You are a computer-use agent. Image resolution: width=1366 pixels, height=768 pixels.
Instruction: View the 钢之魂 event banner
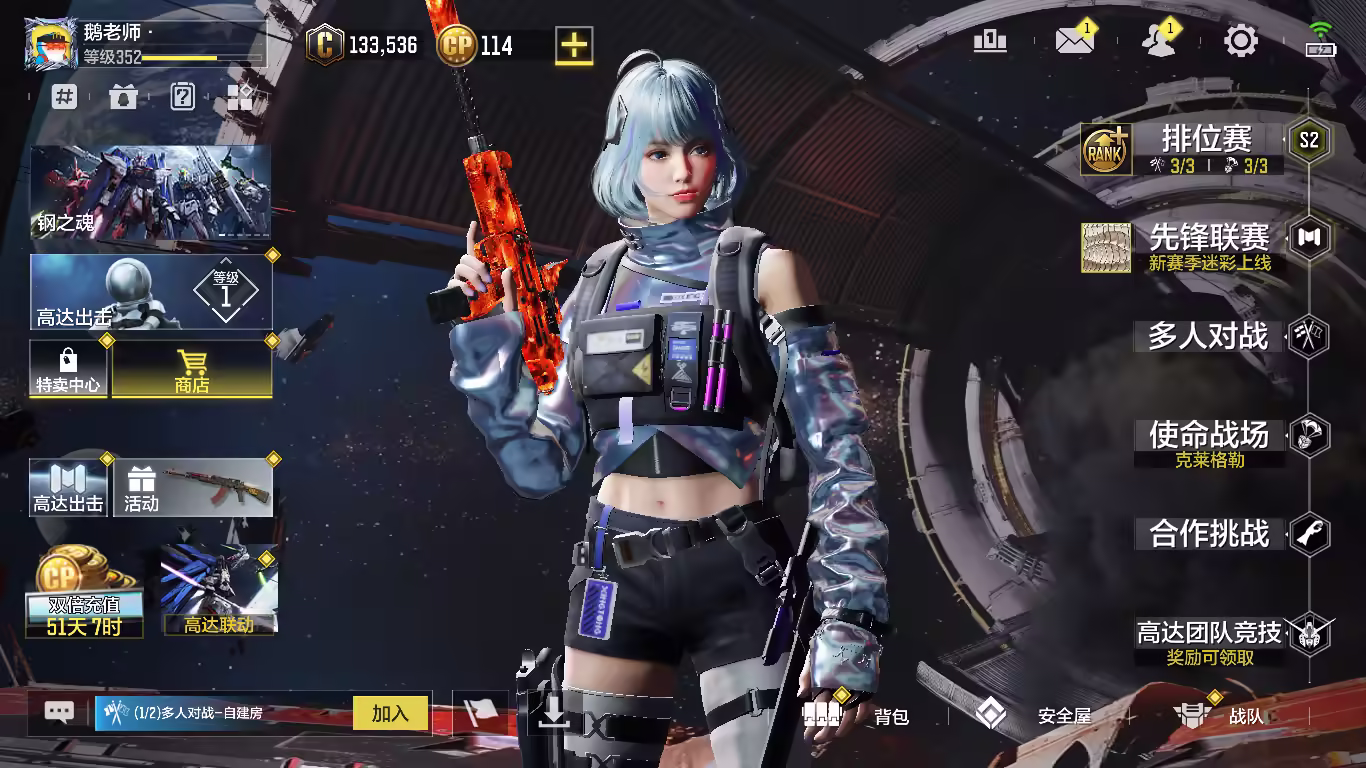click(x=150, y=192)
